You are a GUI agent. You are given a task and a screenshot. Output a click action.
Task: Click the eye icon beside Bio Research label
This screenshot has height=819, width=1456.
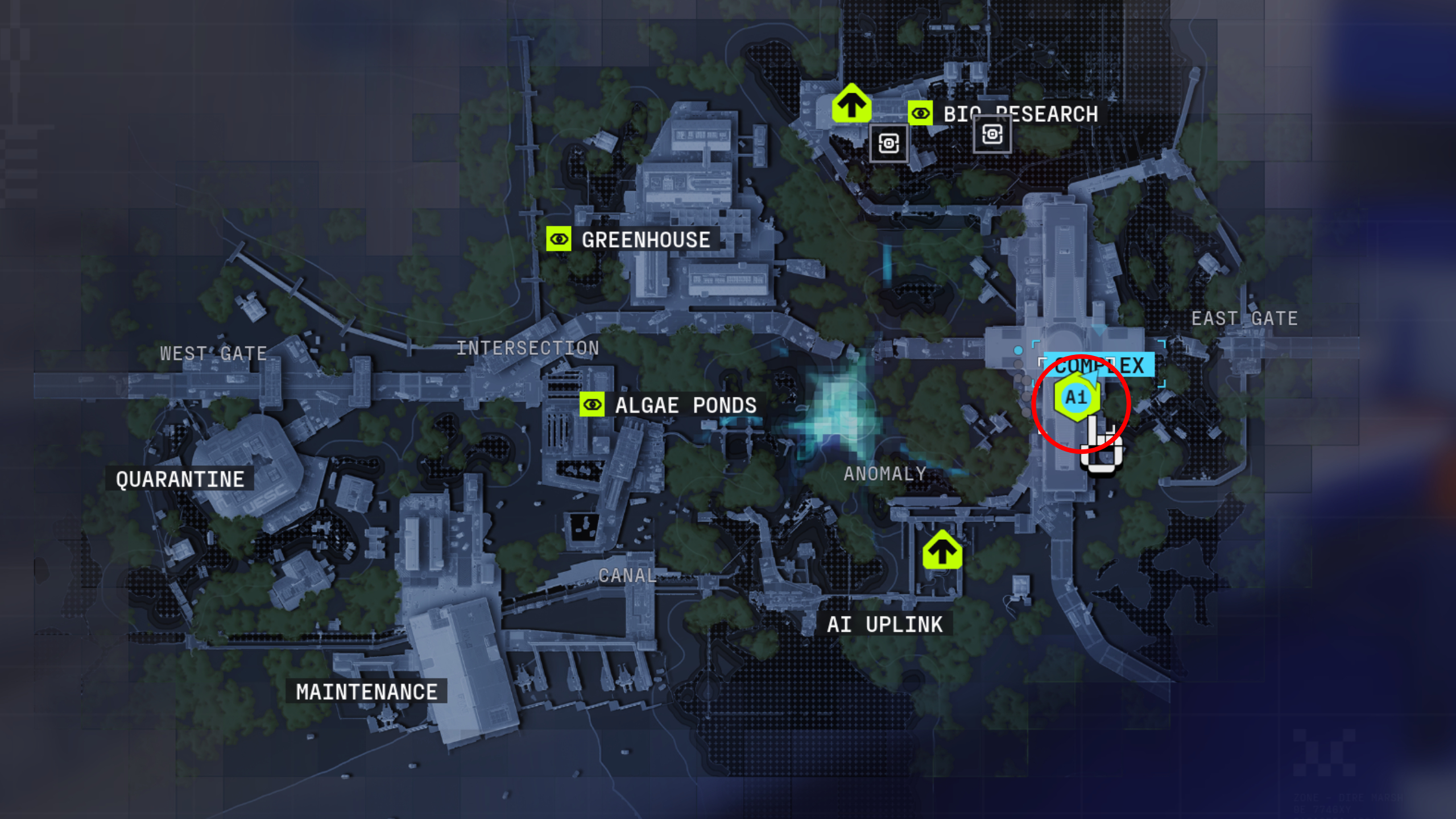point(920,113)
